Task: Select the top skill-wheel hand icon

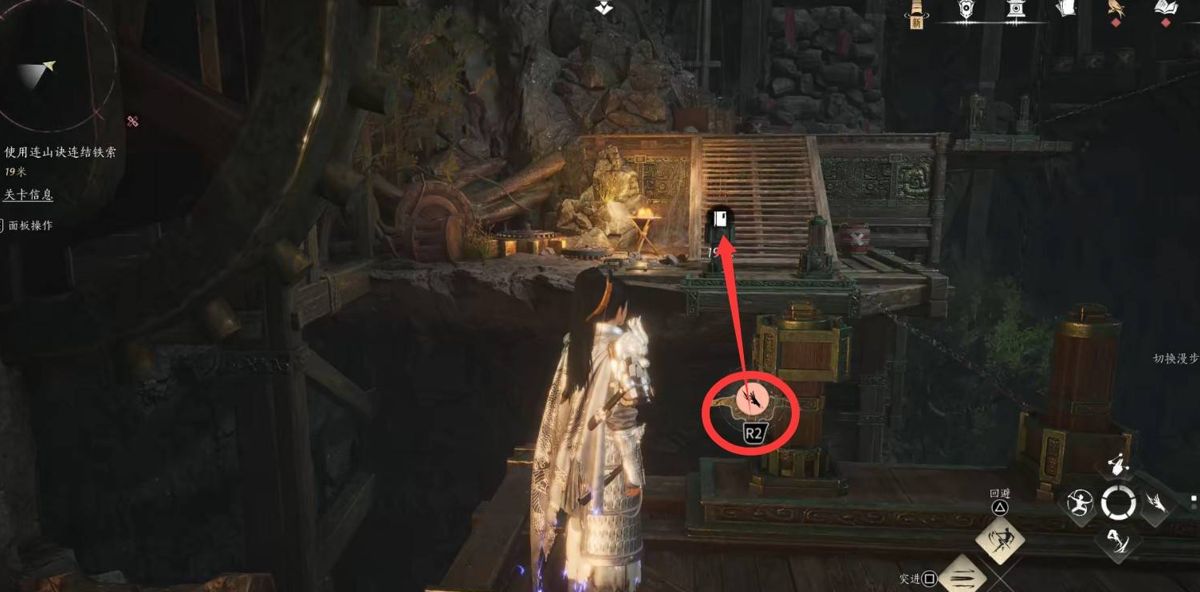Action: point(1118,465)
